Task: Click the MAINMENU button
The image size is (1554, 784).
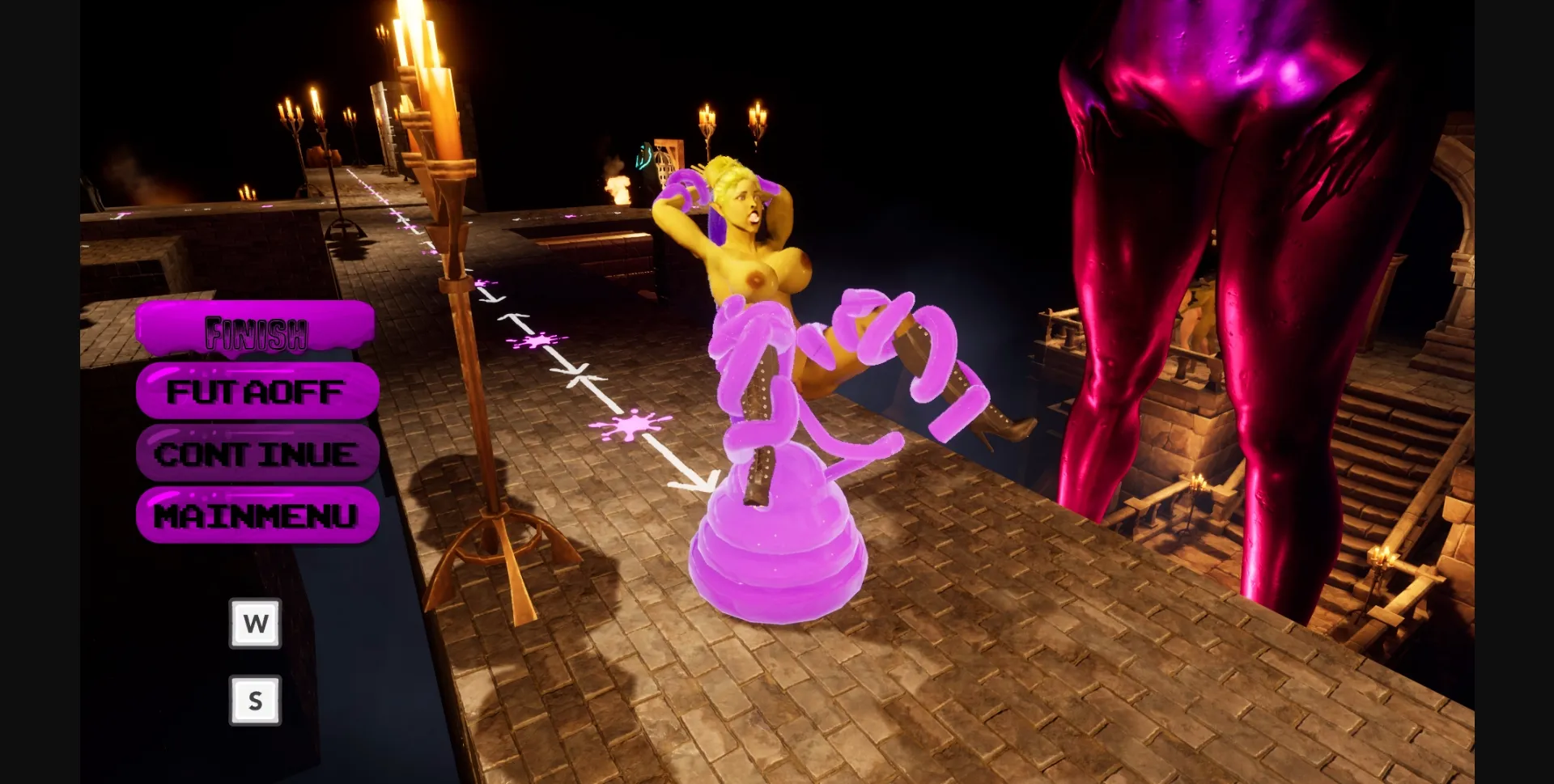Action: (257, 513)
